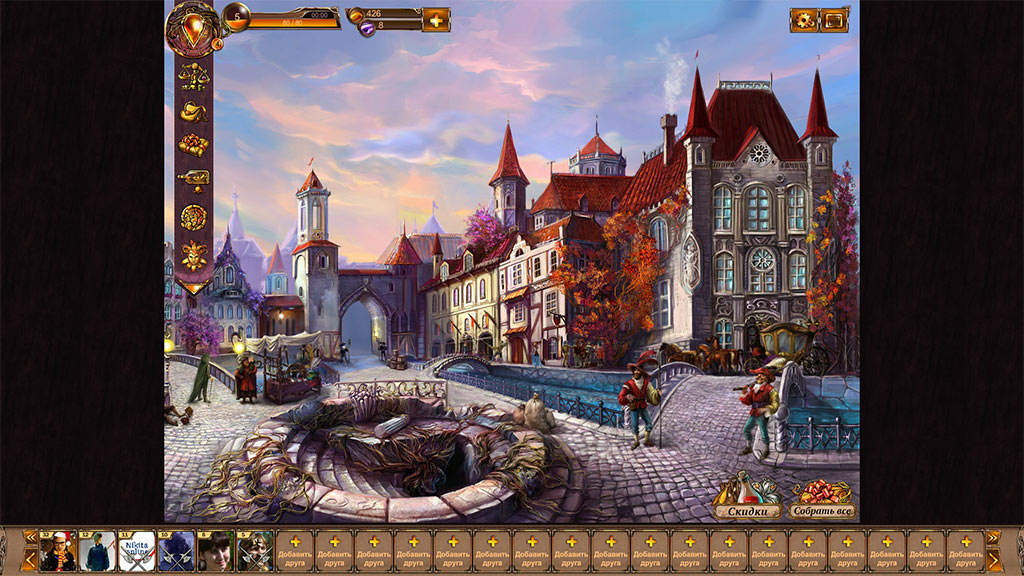Open the golden medallion sidebar icon
The height and width of the screenshot is (576, 1024).
[193, 216]
